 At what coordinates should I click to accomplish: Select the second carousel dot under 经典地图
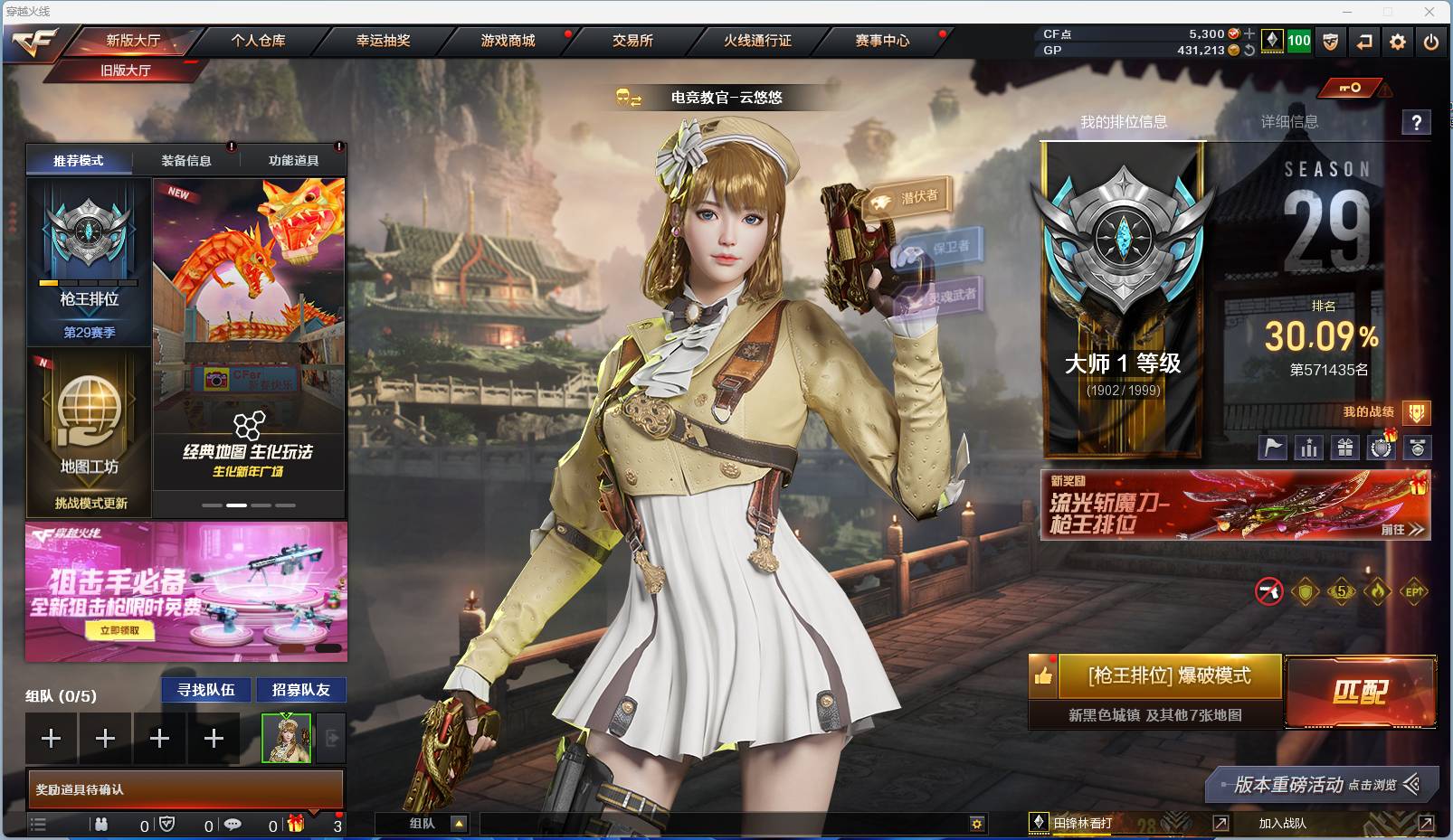tap(237, 505)
